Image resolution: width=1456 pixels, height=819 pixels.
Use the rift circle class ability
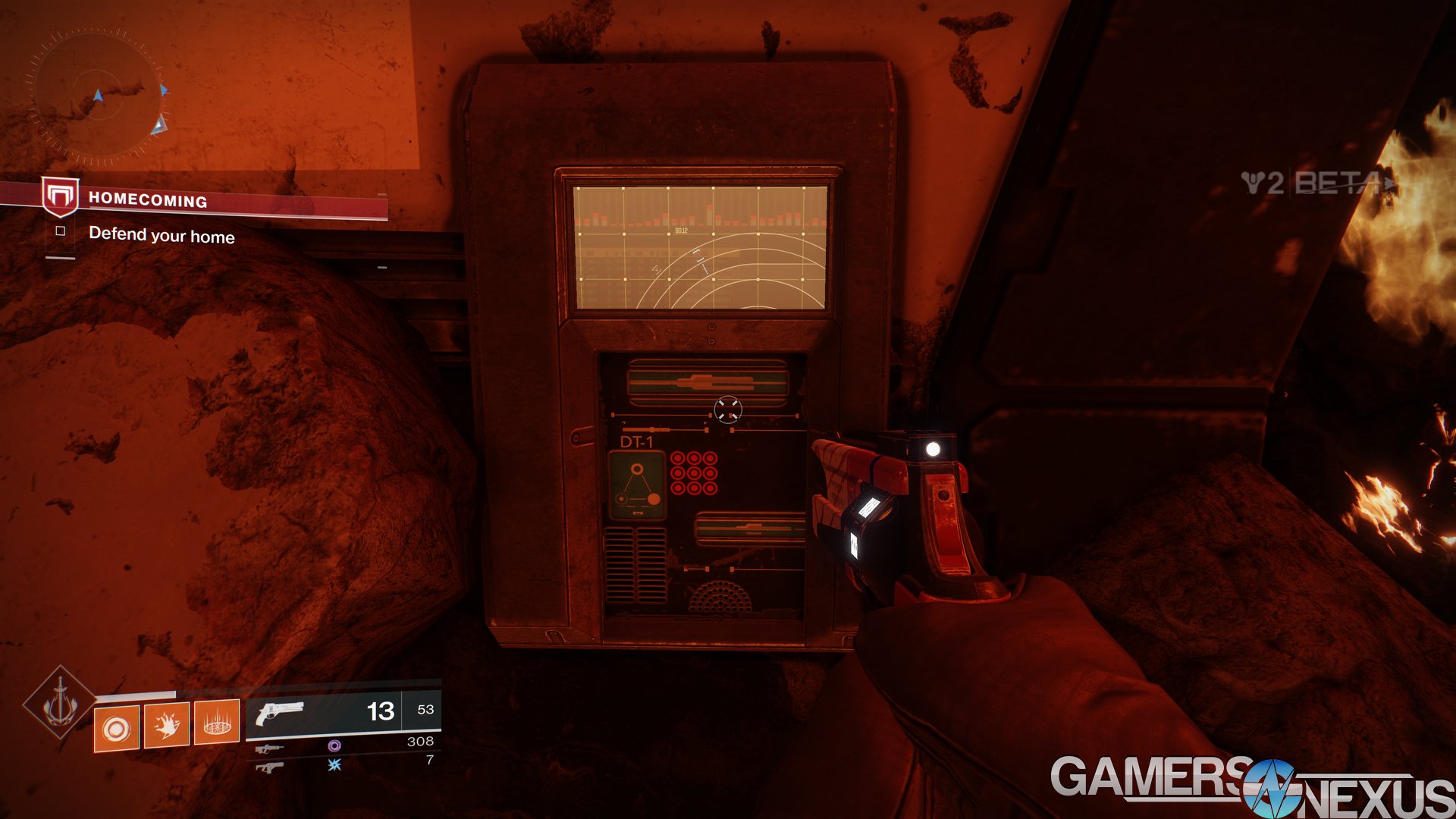point(217,723)
